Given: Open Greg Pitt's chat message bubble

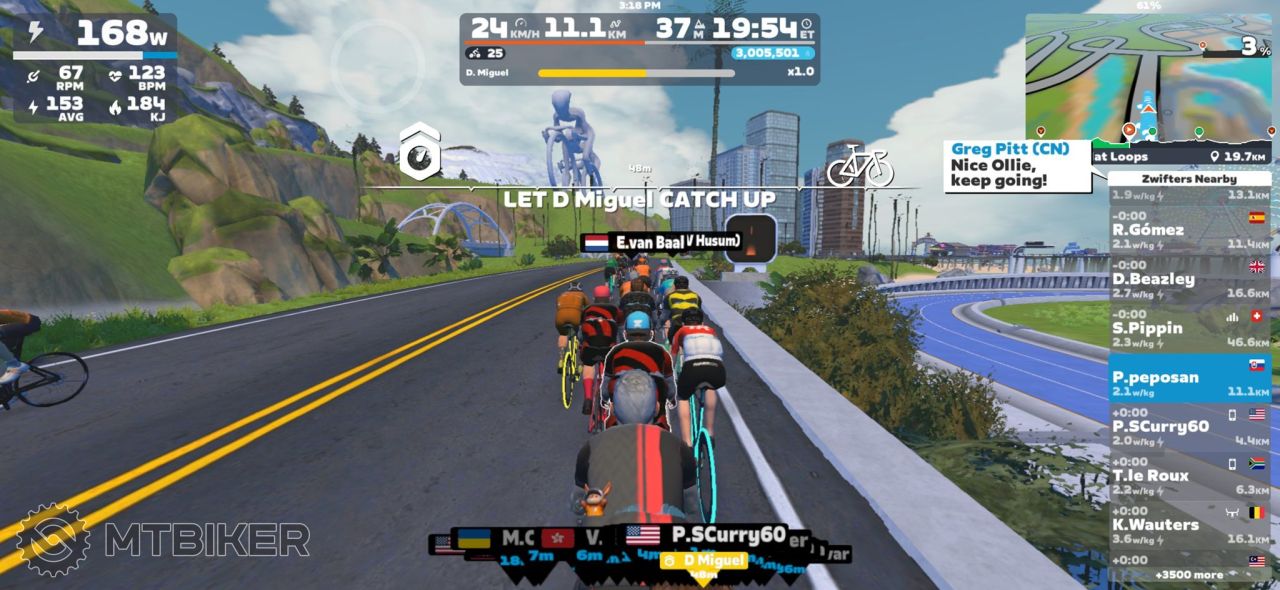Looking at the screenshot, I should click(1015, 165).
